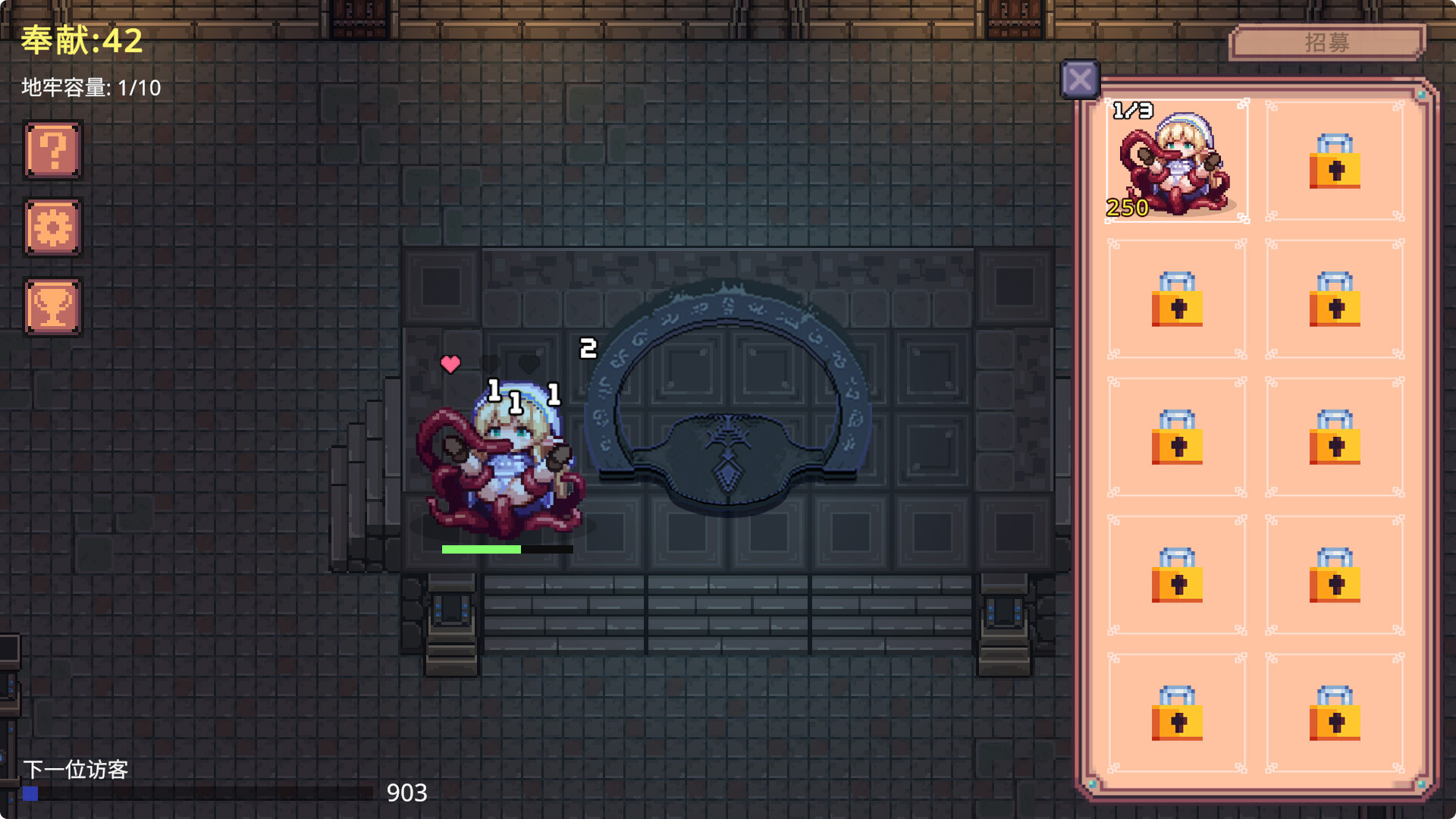Open the question mark help button
The width and height of the screenshot is (1456, 819).
pyautogui.click(x=53, y=150)
